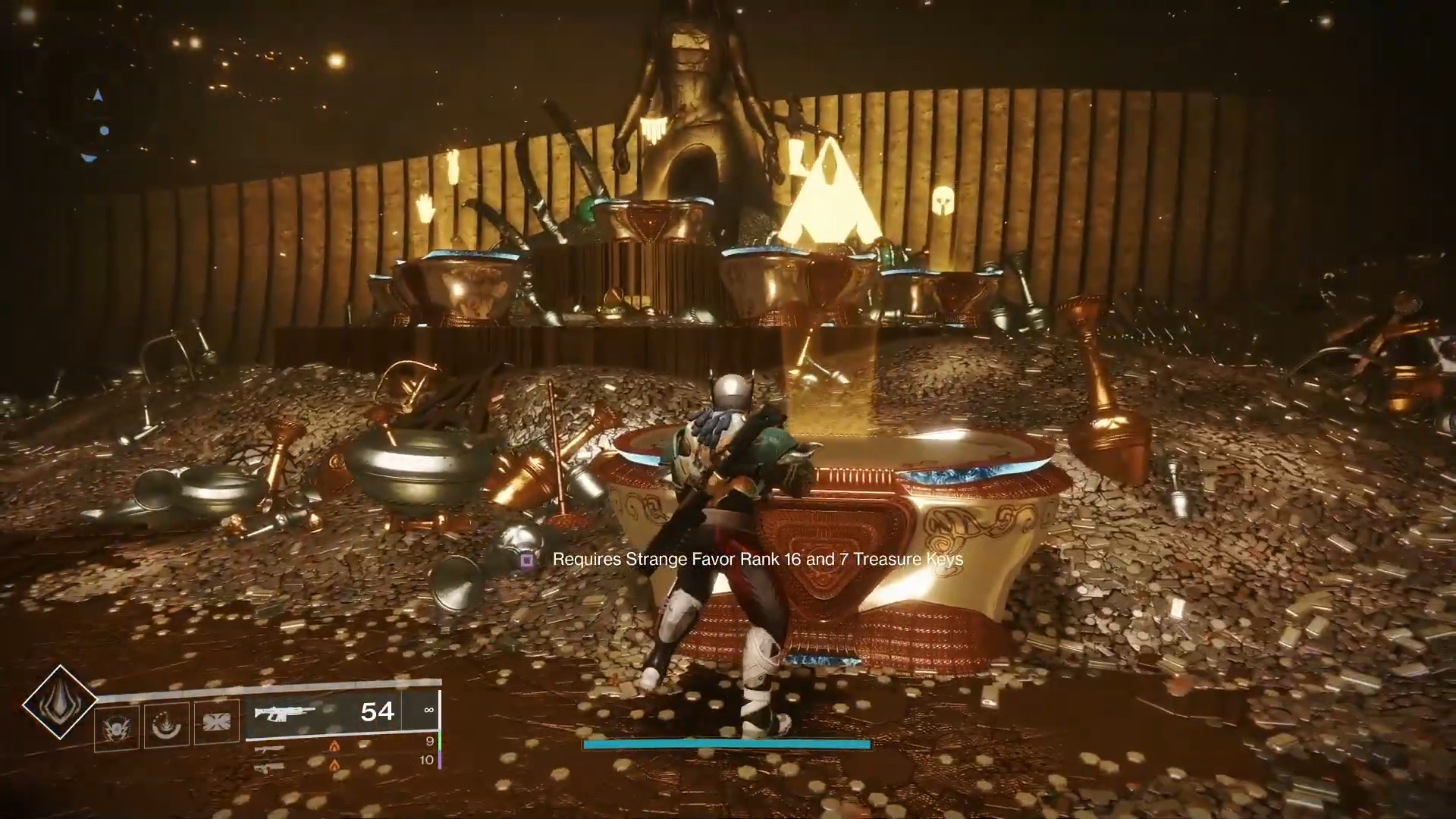The height and width of the screenshot is (819, 1456).
Task: Select the grenade ability icon
Action: click(116, 726)
